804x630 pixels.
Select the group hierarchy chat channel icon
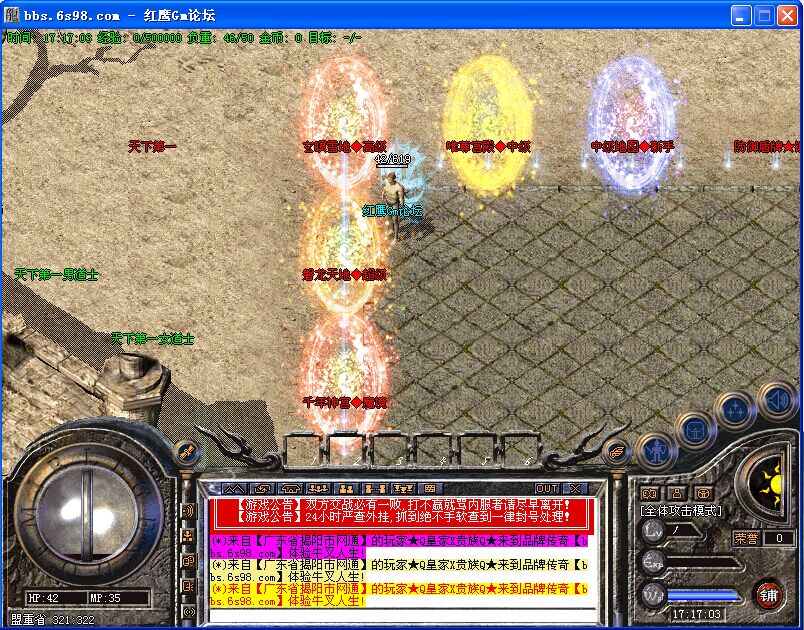188,536
